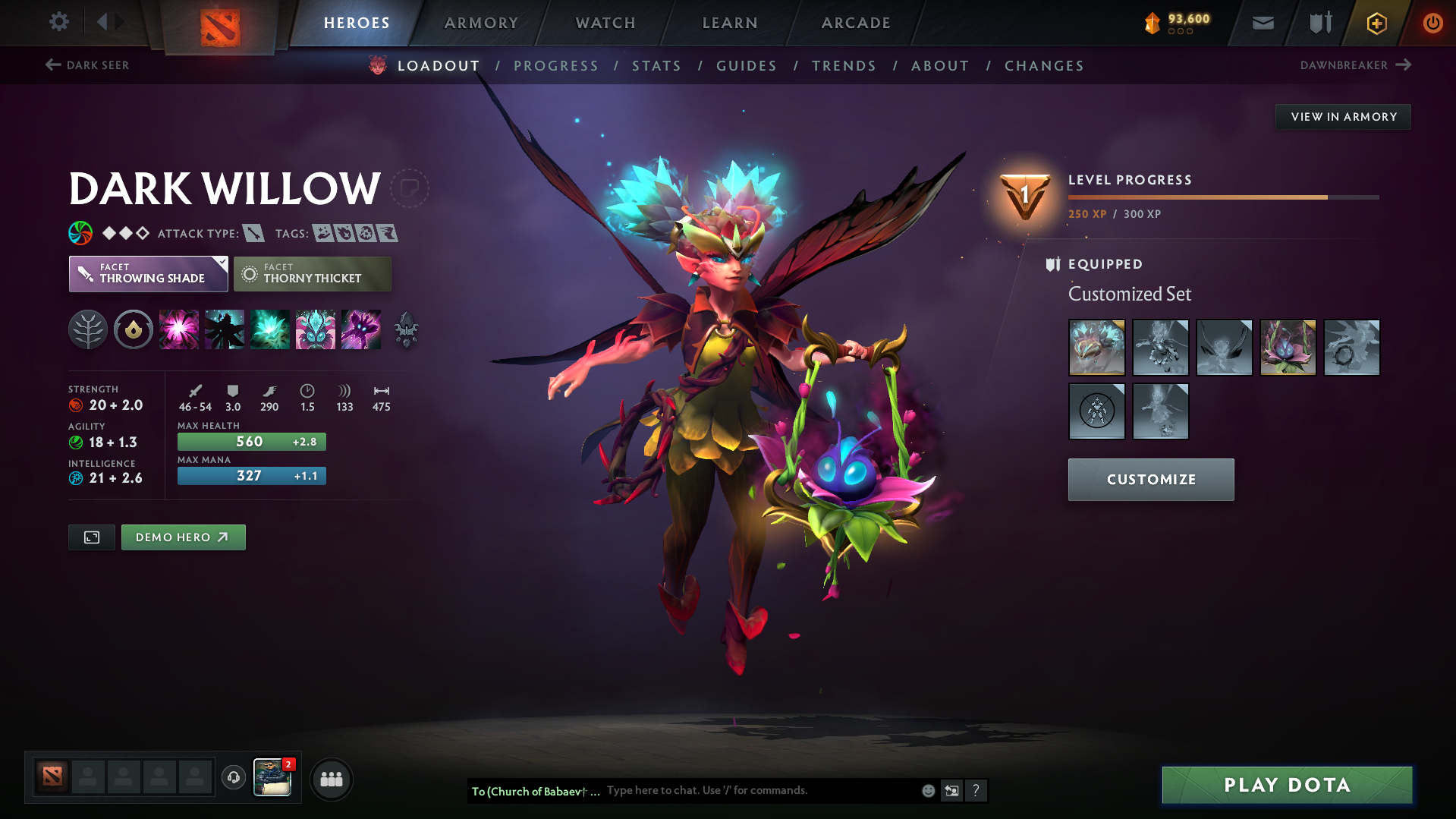
Task: Click the party group icon near bottom left
Action: (331, 779)
